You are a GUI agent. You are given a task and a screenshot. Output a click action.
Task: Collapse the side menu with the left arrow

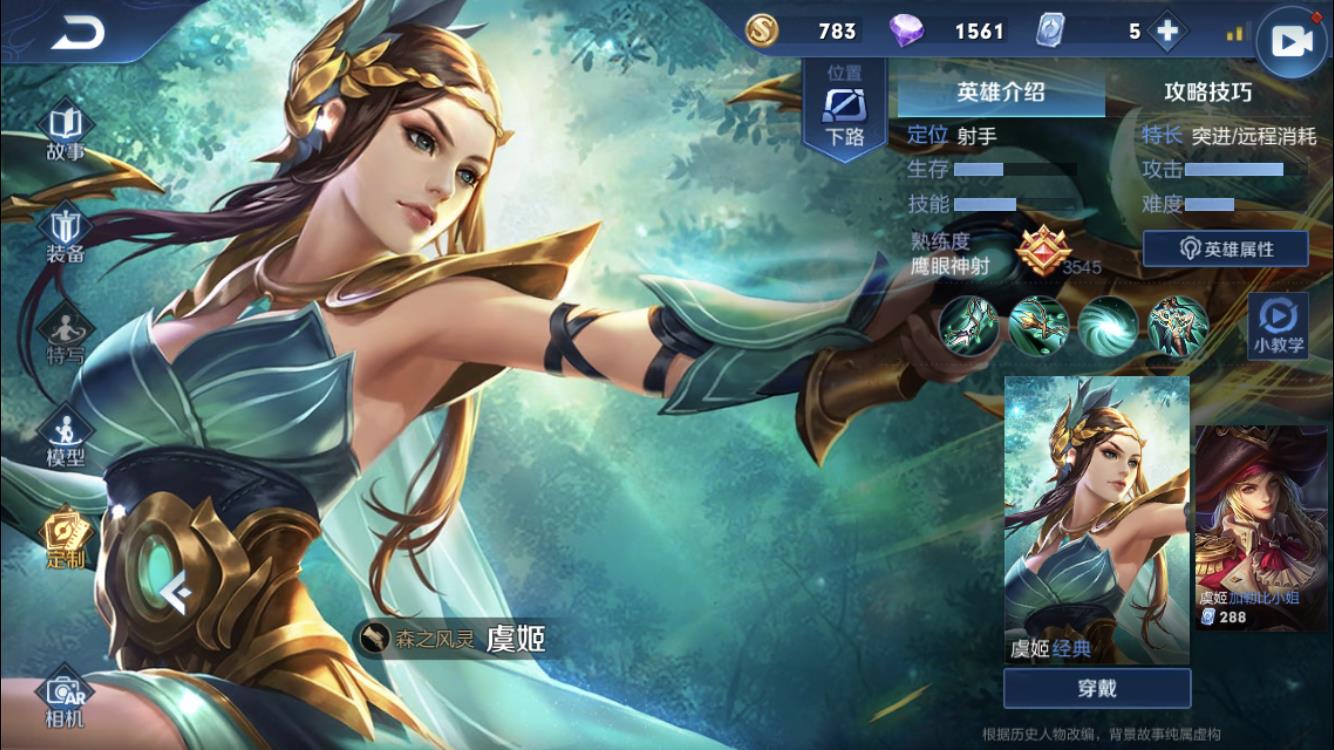176,596
